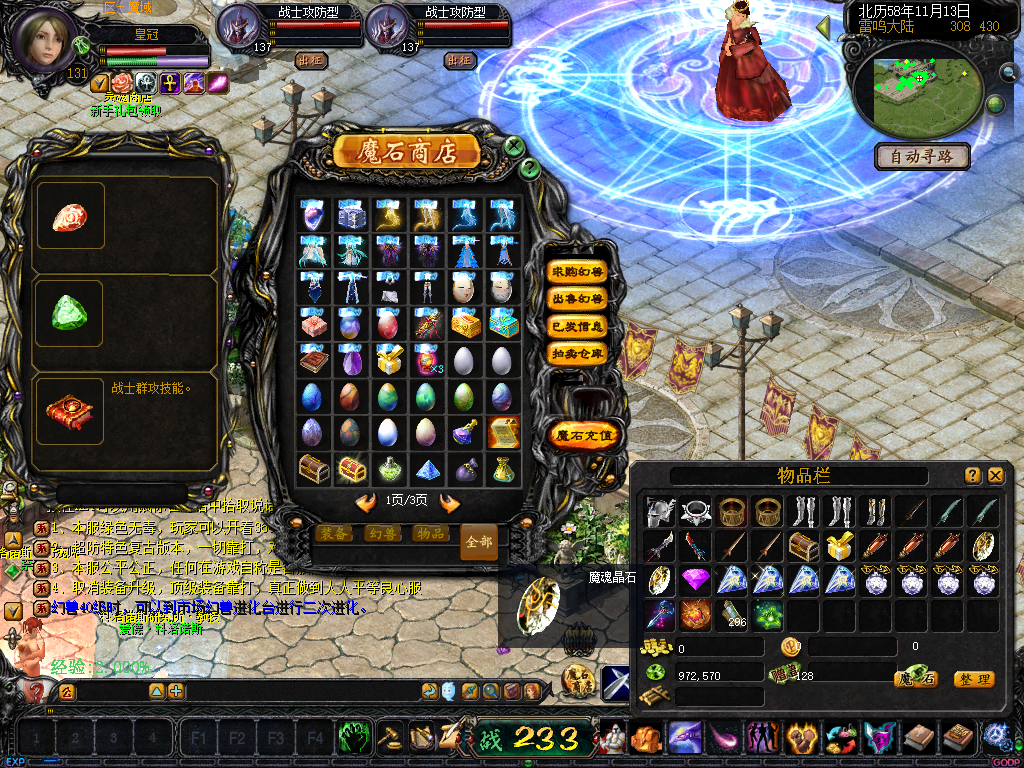Close the 魔石商店 shop window

pos(514,146)
